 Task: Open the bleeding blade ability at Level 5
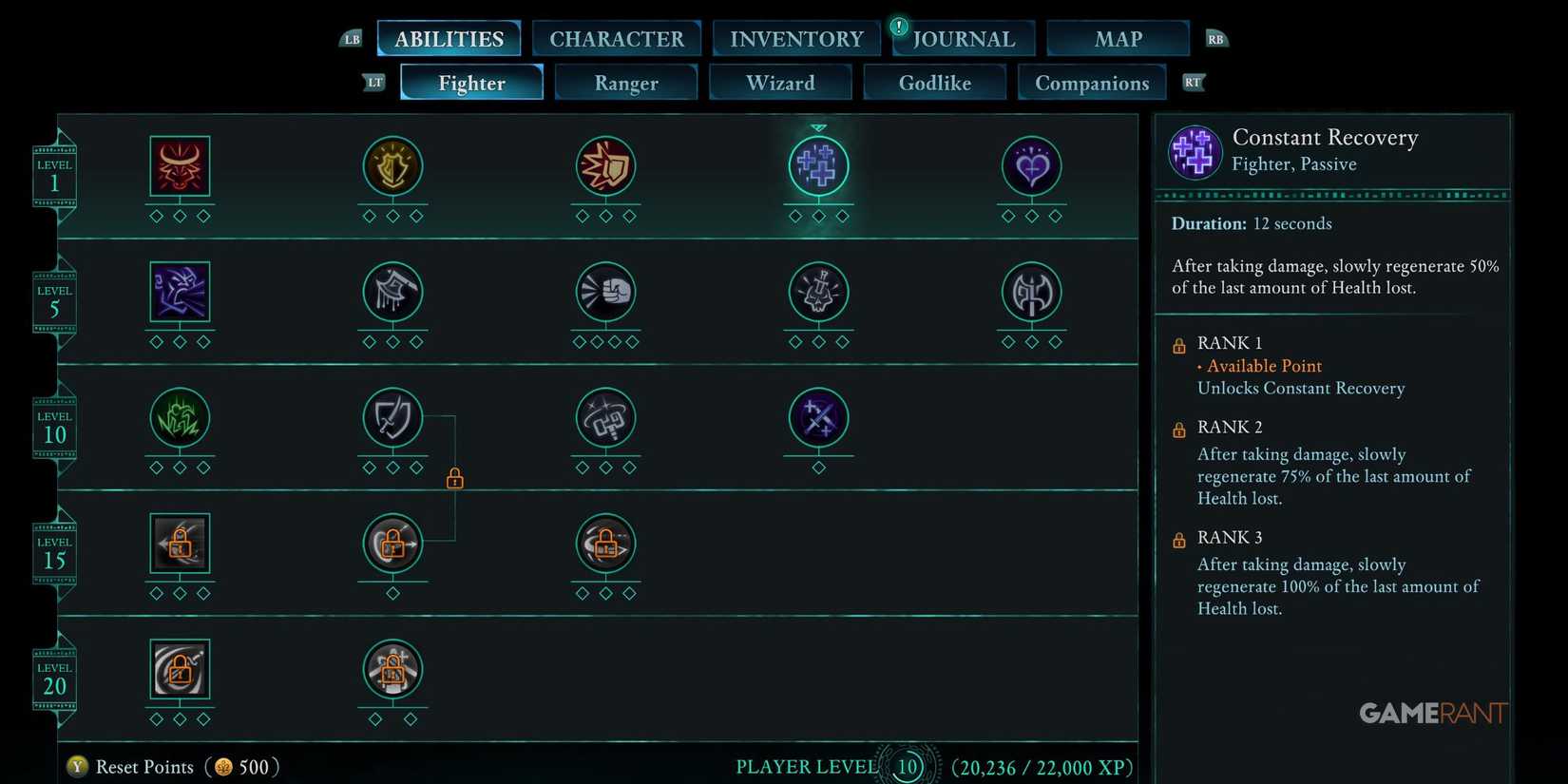click(392, 292)
